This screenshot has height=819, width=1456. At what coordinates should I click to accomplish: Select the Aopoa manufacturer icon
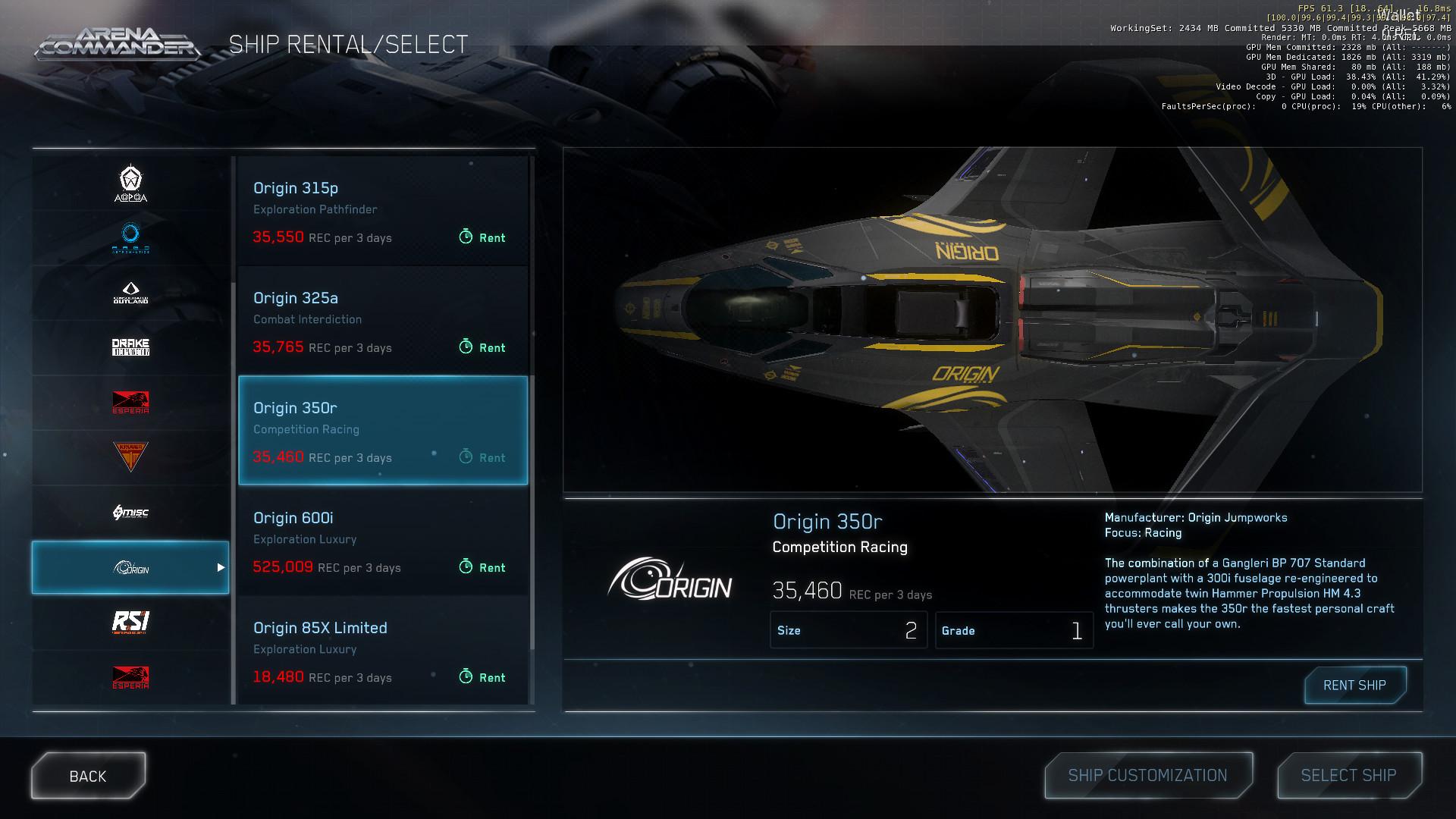click(x=129, y=182)
